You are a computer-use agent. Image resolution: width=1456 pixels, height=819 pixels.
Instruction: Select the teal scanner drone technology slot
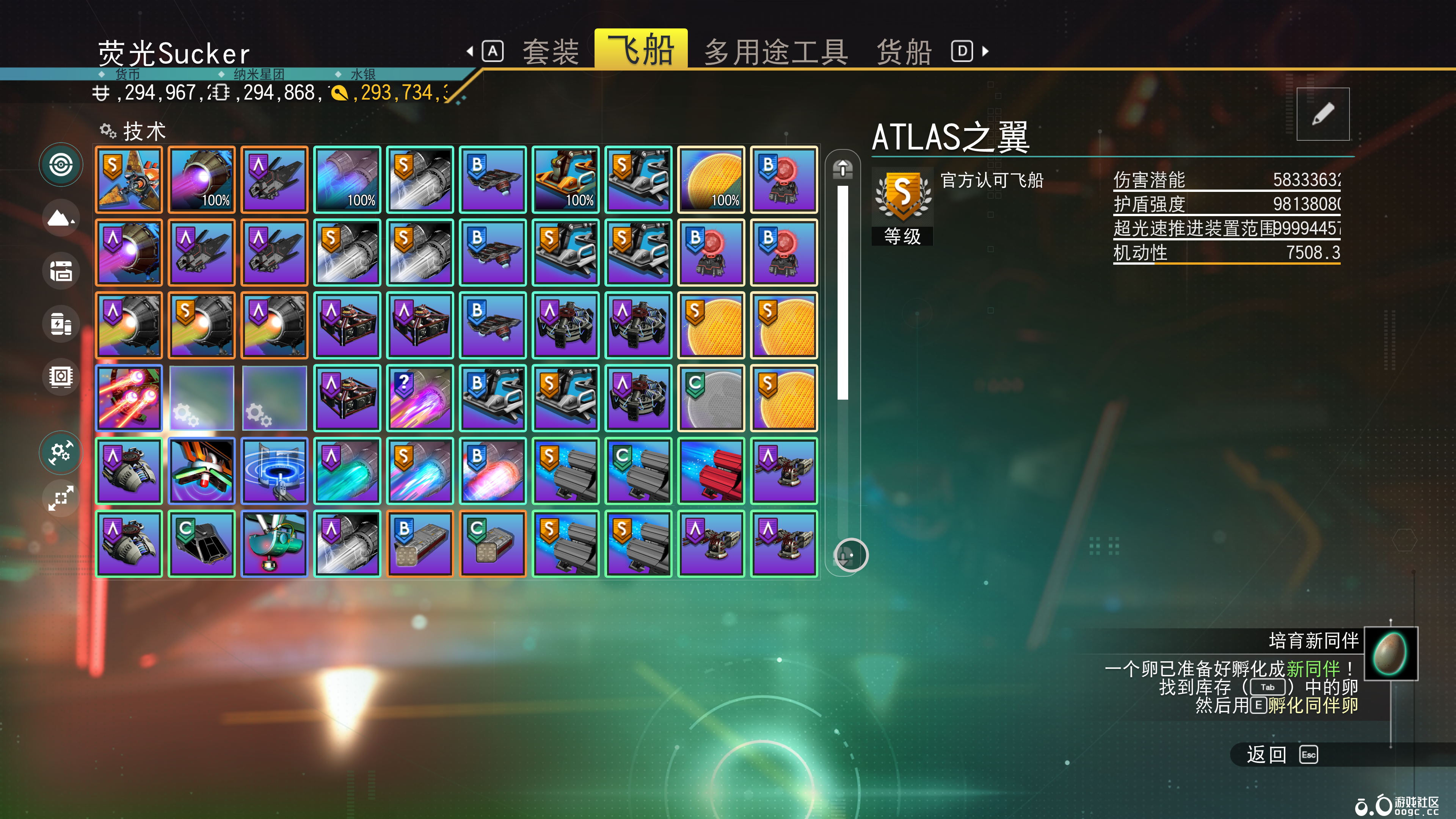(274, 544)
